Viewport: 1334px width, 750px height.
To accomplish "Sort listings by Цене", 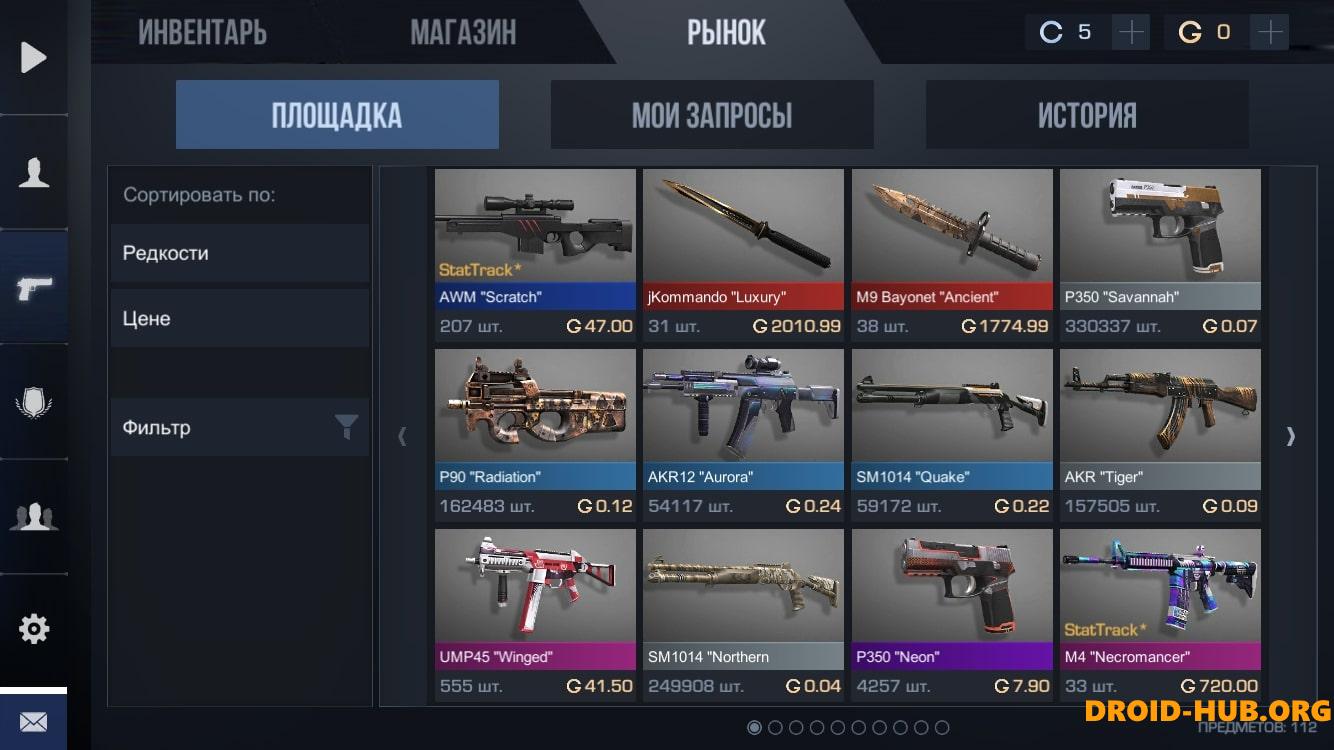I will [x=240, y=319].
